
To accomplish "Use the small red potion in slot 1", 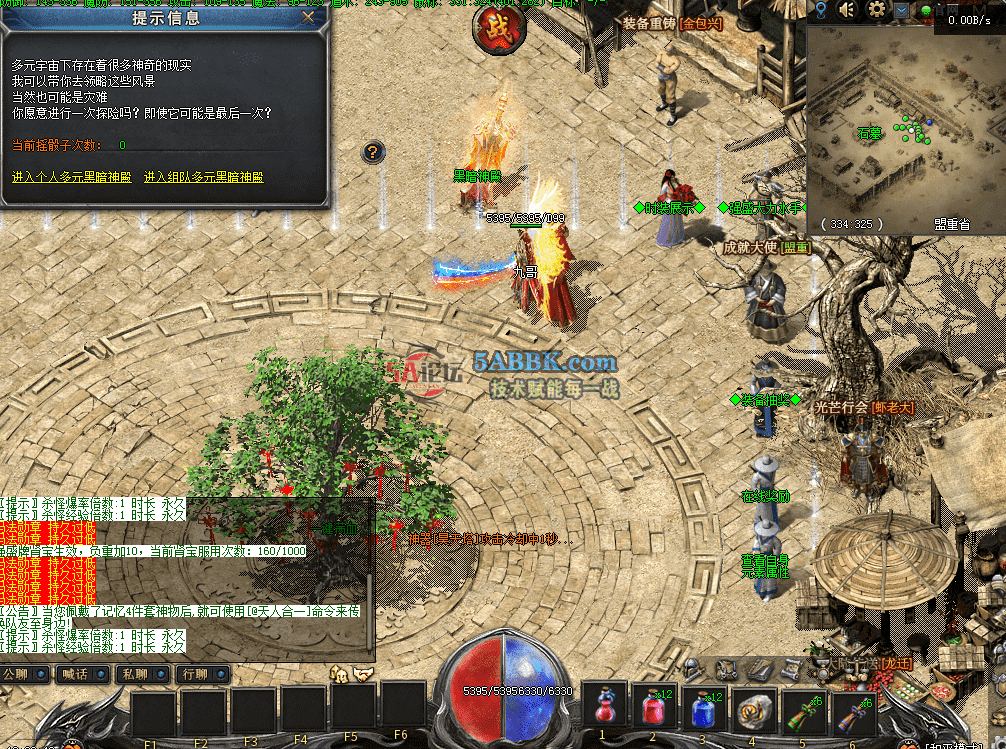I will pyautogui.click(x=603, y=710).
